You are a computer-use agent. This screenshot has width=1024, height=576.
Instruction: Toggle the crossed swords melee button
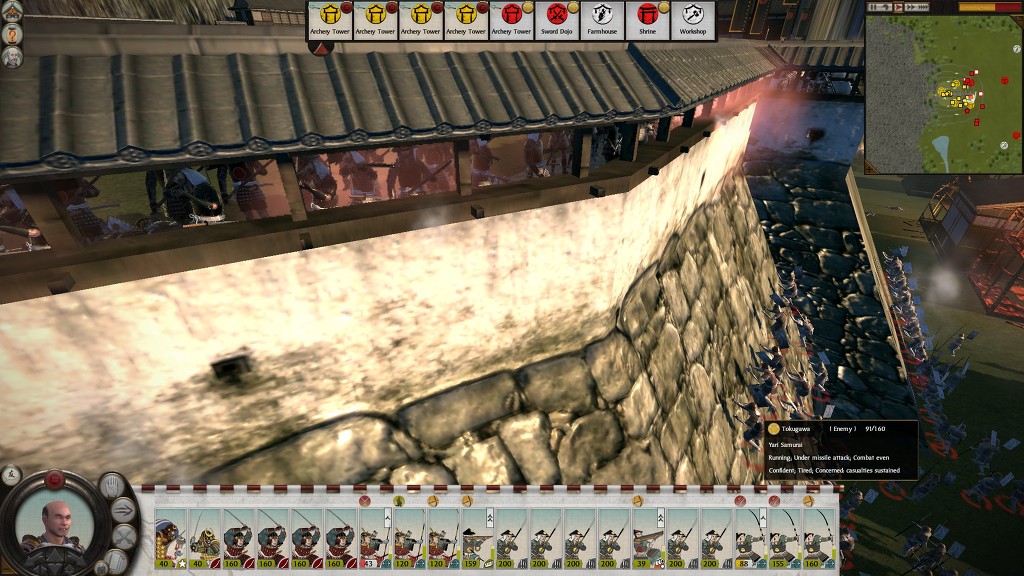coord(123,537)
